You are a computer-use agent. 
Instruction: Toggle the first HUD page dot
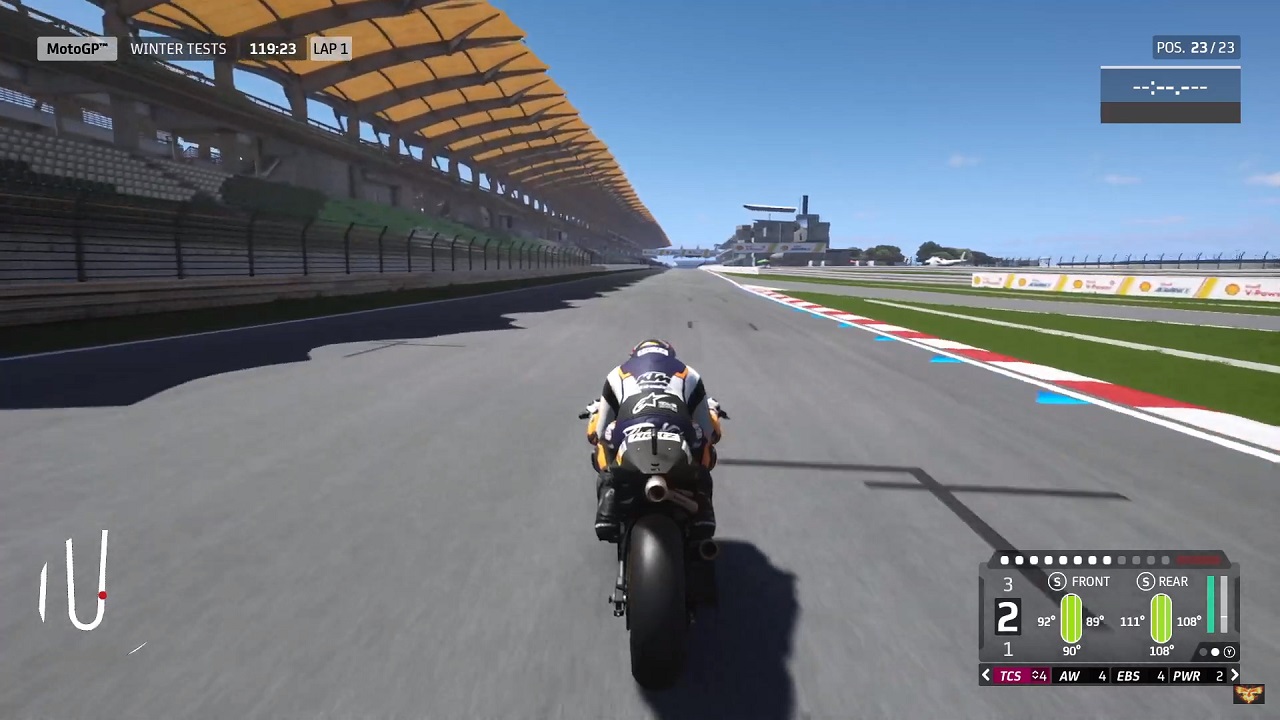click(1005, 560)
